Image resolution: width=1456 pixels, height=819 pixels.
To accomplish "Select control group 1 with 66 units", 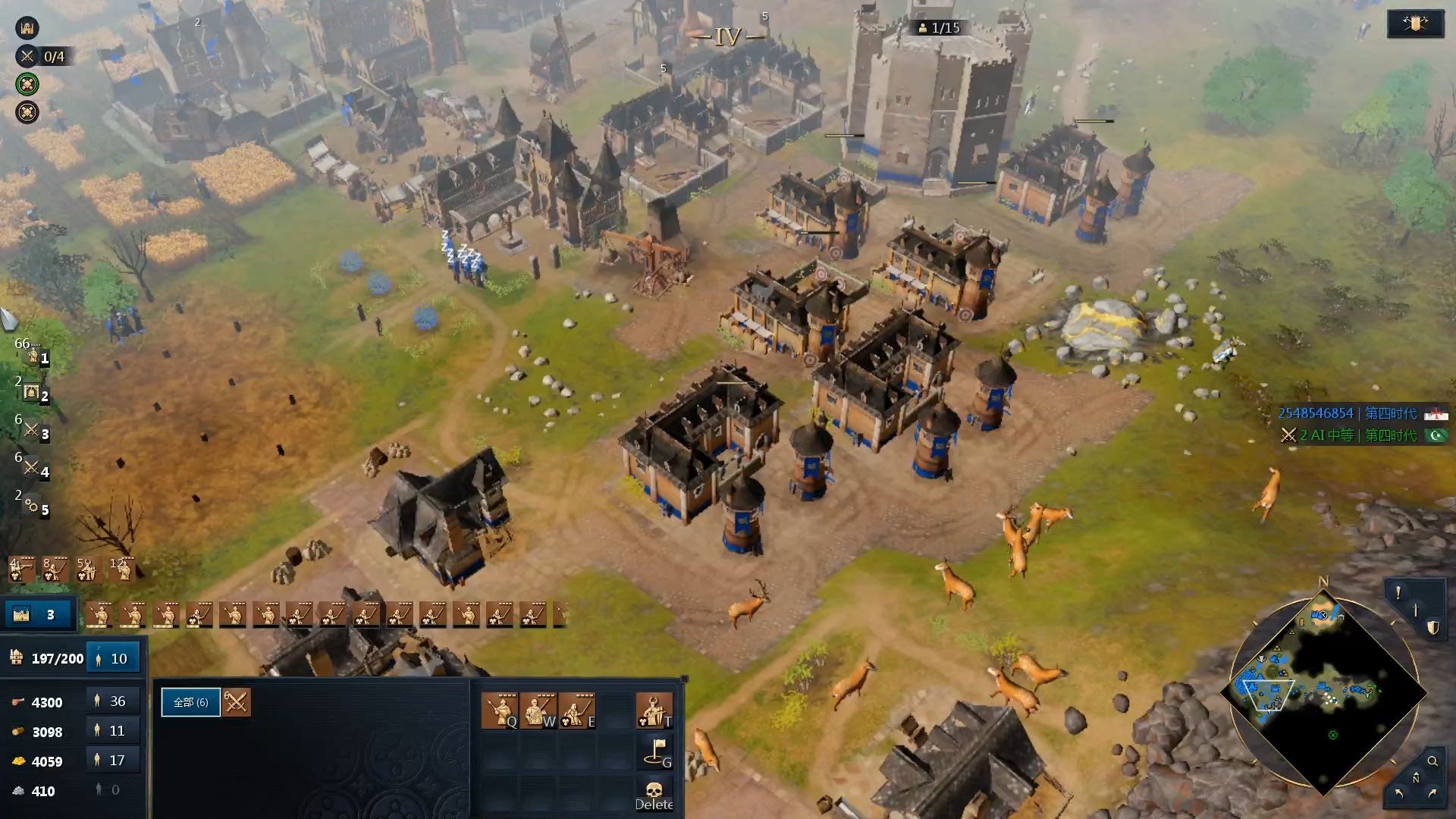I will 32,355.
